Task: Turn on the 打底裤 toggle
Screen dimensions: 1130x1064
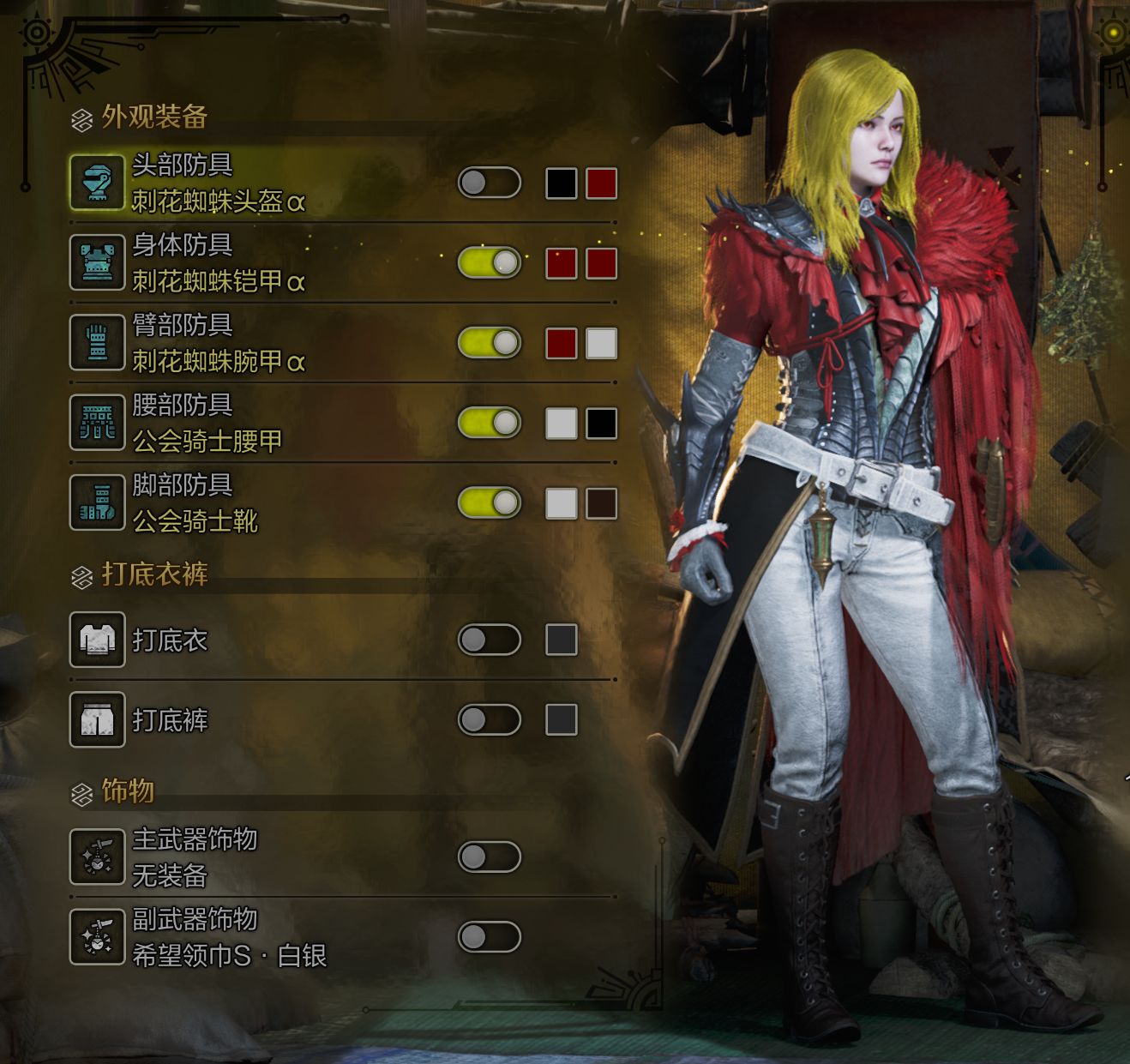Action: (x=489, y=719)
